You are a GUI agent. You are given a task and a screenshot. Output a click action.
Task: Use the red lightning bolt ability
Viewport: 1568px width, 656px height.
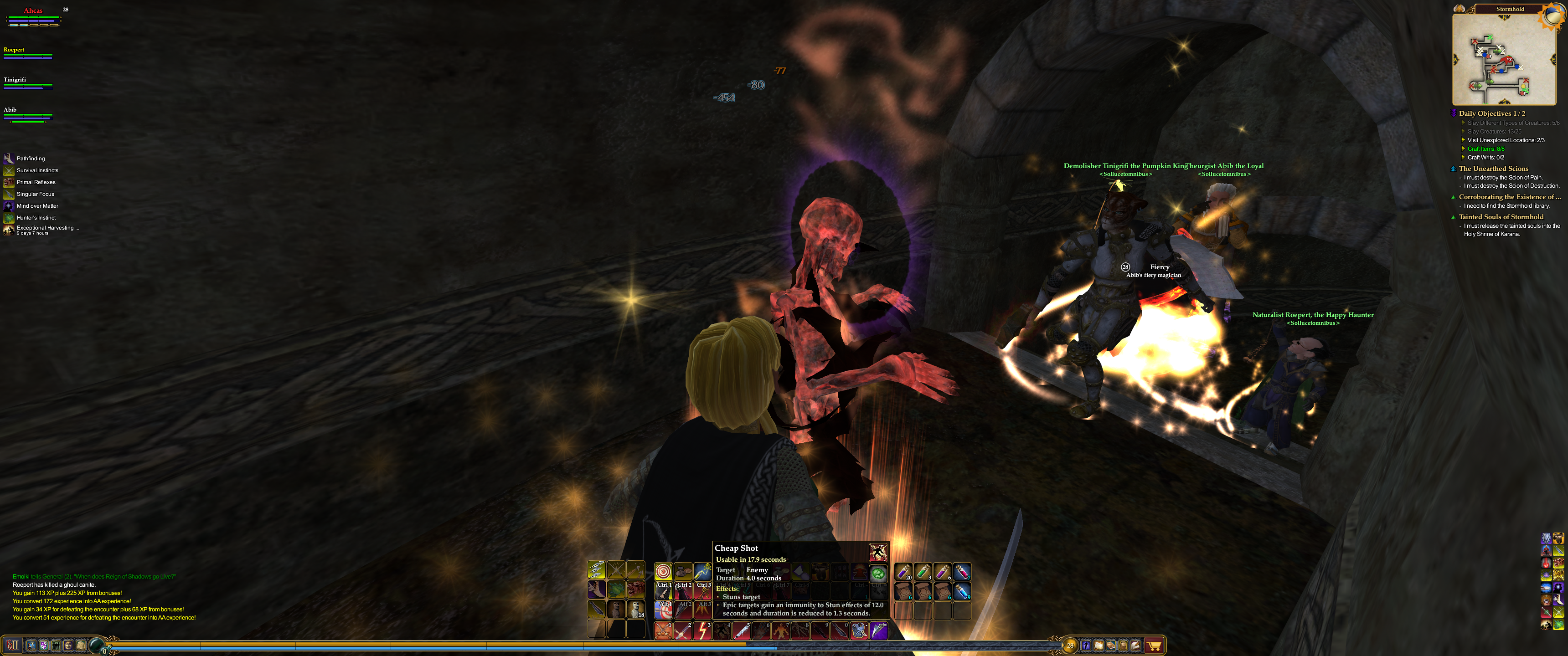pyautogui.click(x=702, y=631)
